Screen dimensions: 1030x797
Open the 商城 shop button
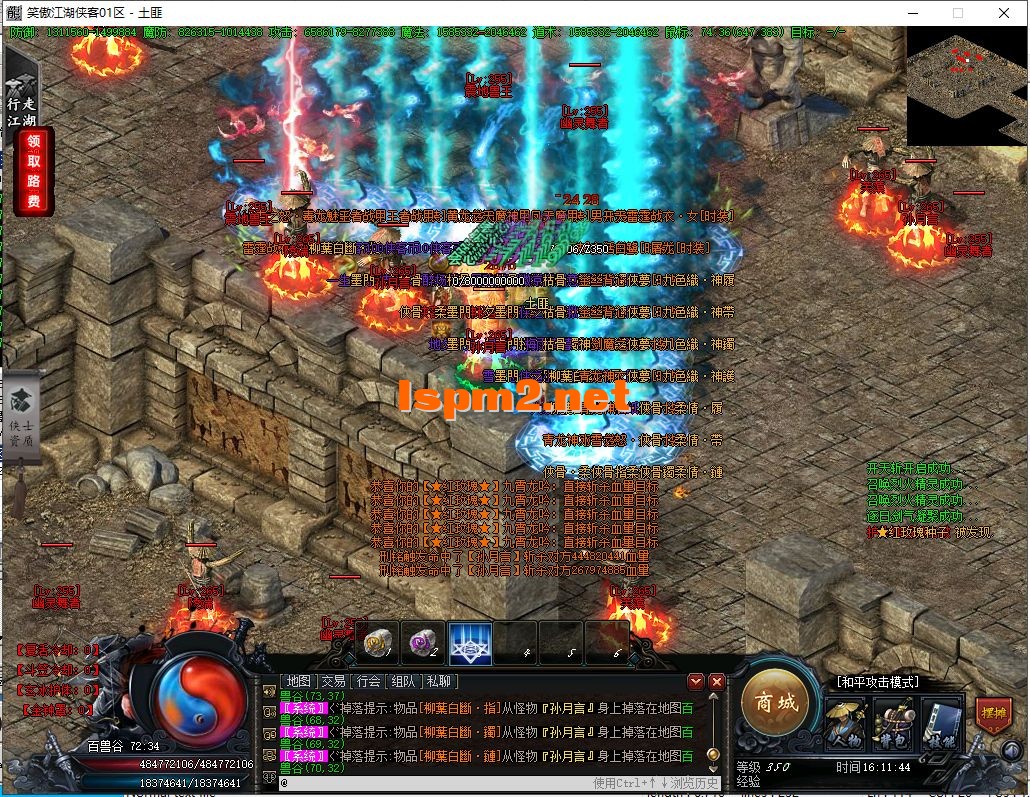[777, 703]
